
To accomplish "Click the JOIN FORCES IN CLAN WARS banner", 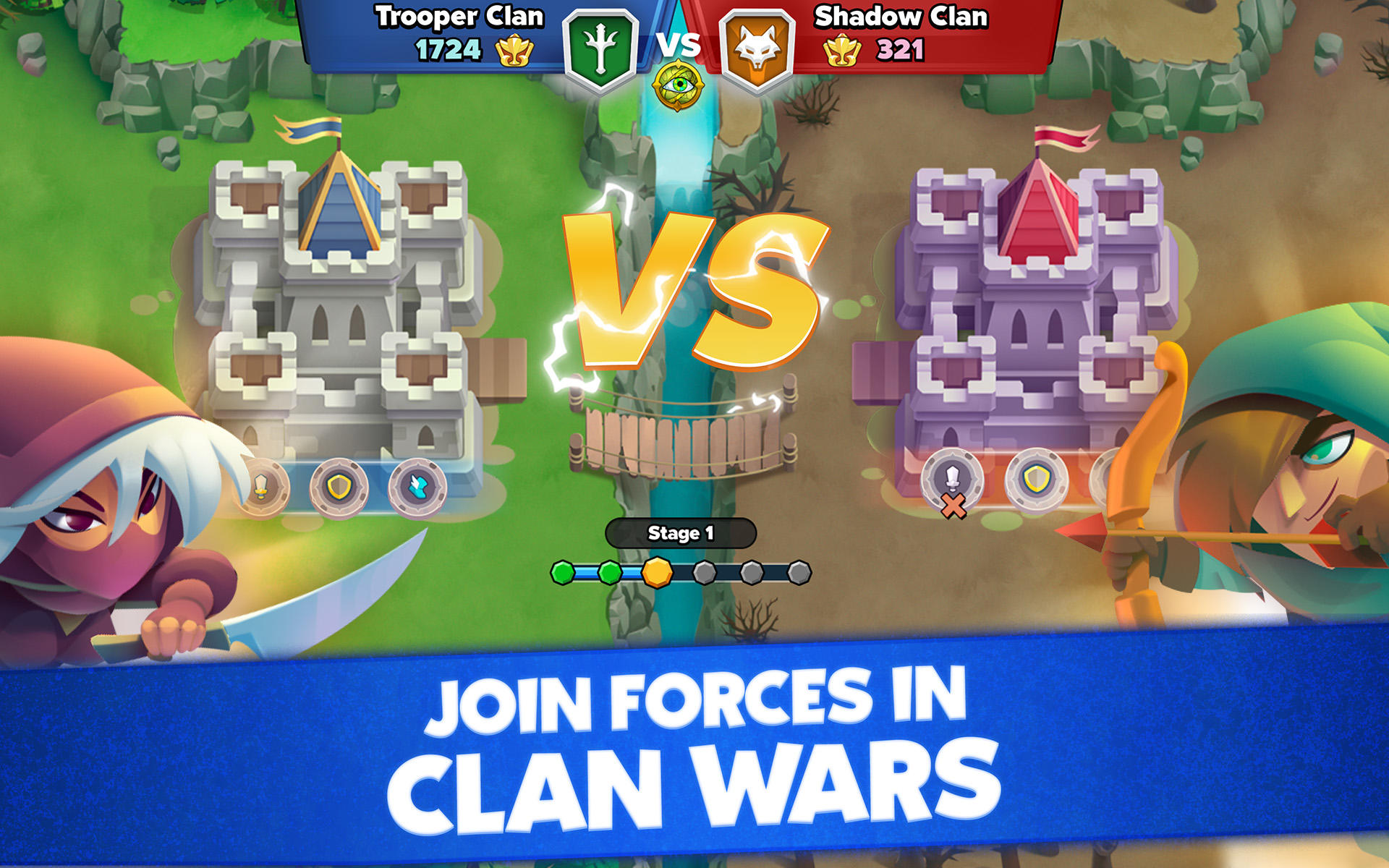I will pos(694,752).
